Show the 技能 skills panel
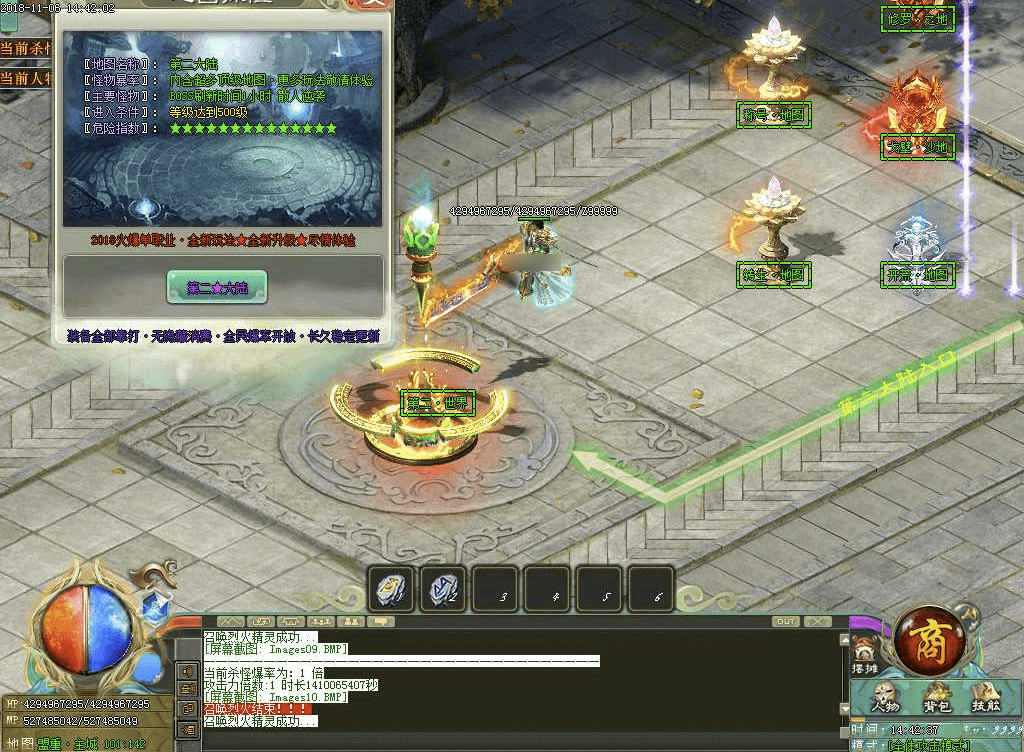 pos(986,696)
